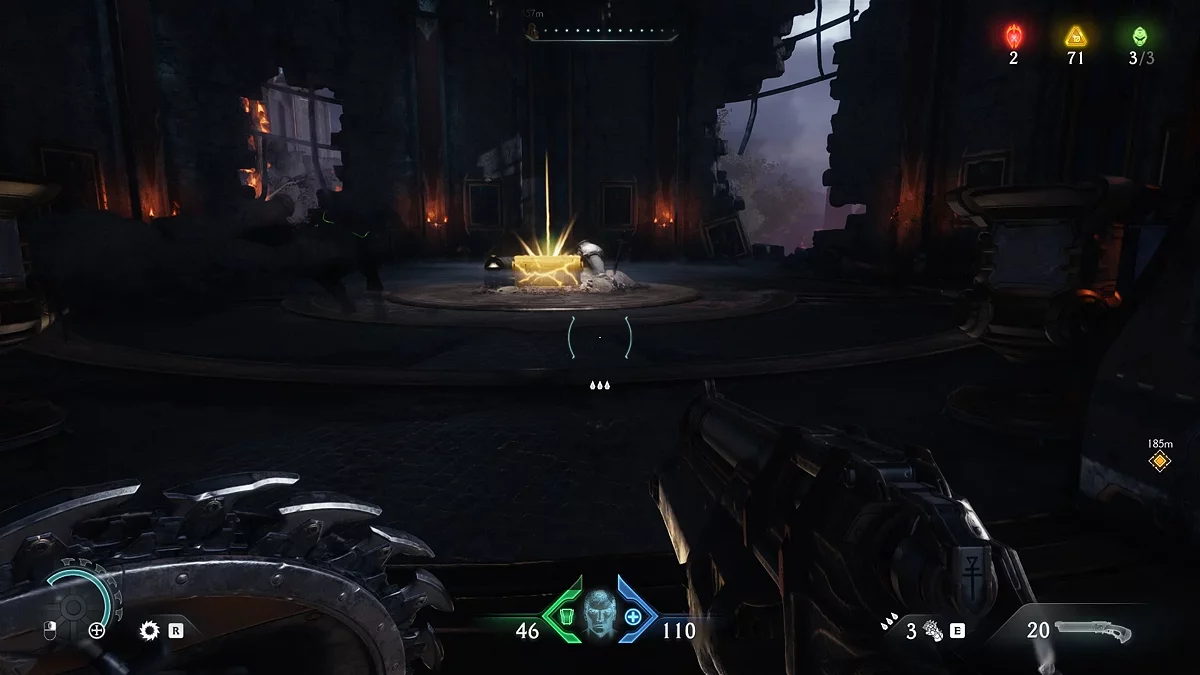The image size is (1200, 675).
Task: Click the dotted objective progress tracker
Action: click(601, 32)
